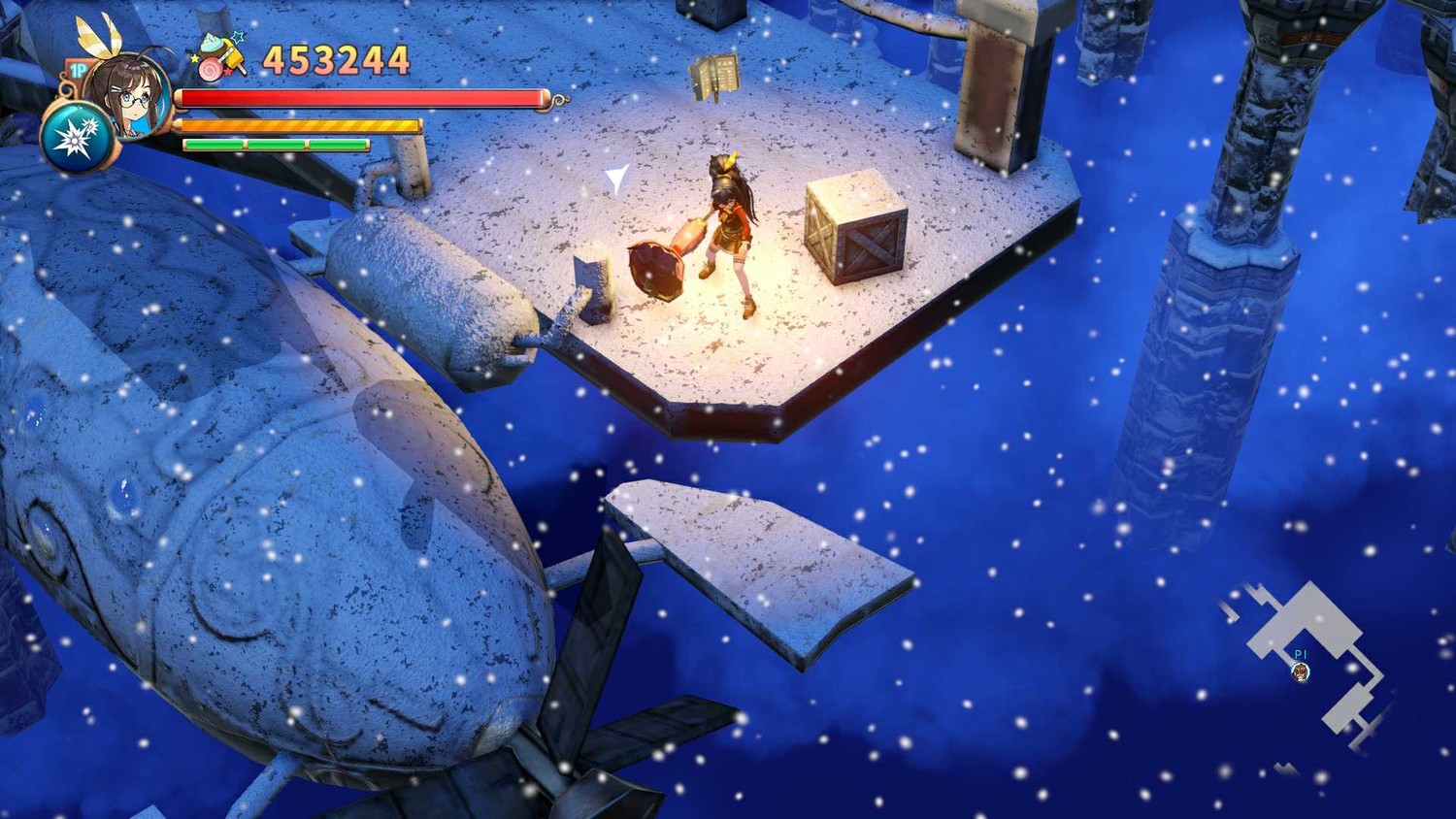Select the P1 player marker on minimap
1456x819 pixels.
pyautogui.click(x=1301, y=672)
